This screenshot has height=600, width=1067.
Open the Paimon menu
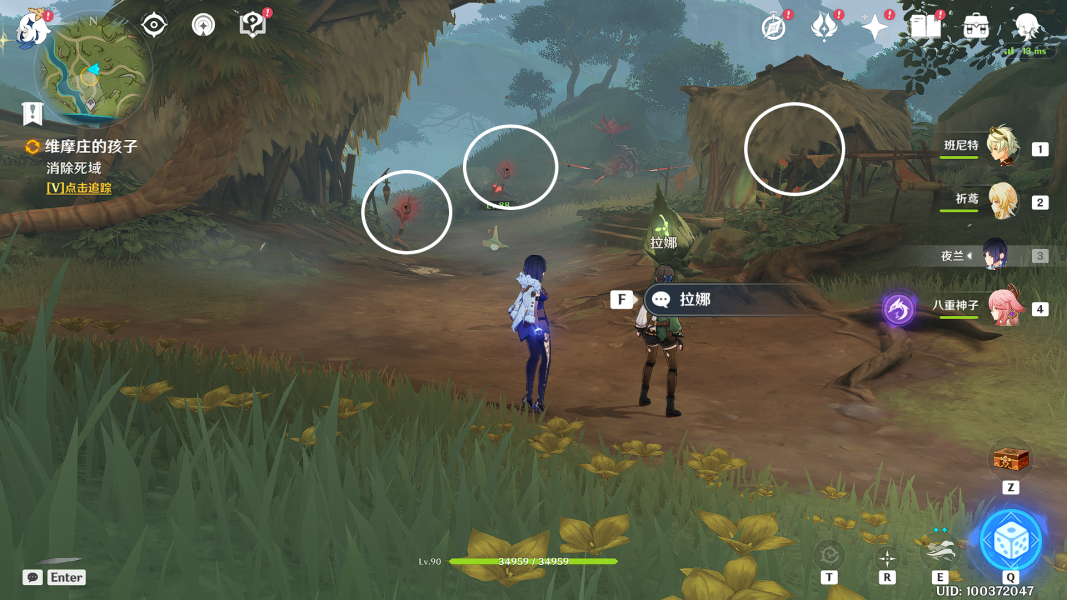pyautogui.click(x=34, y=28)
